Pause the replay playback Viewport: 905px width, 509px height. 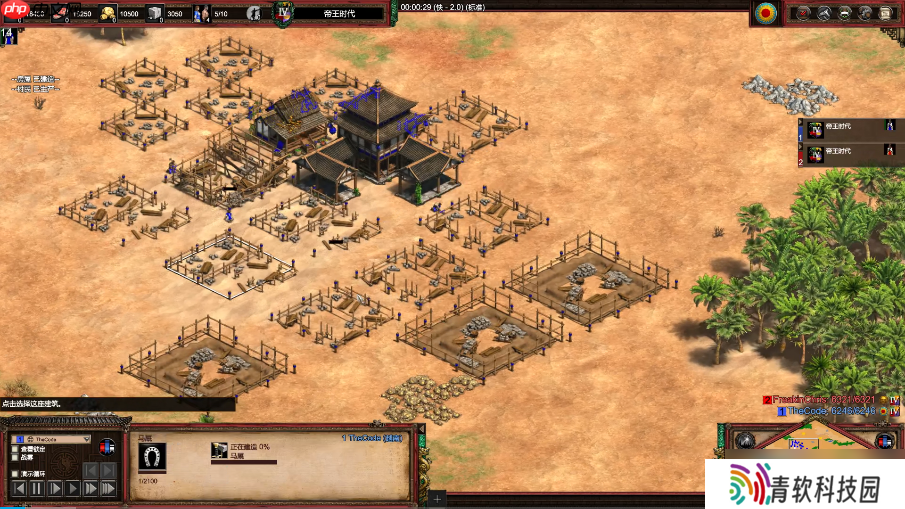37,488
